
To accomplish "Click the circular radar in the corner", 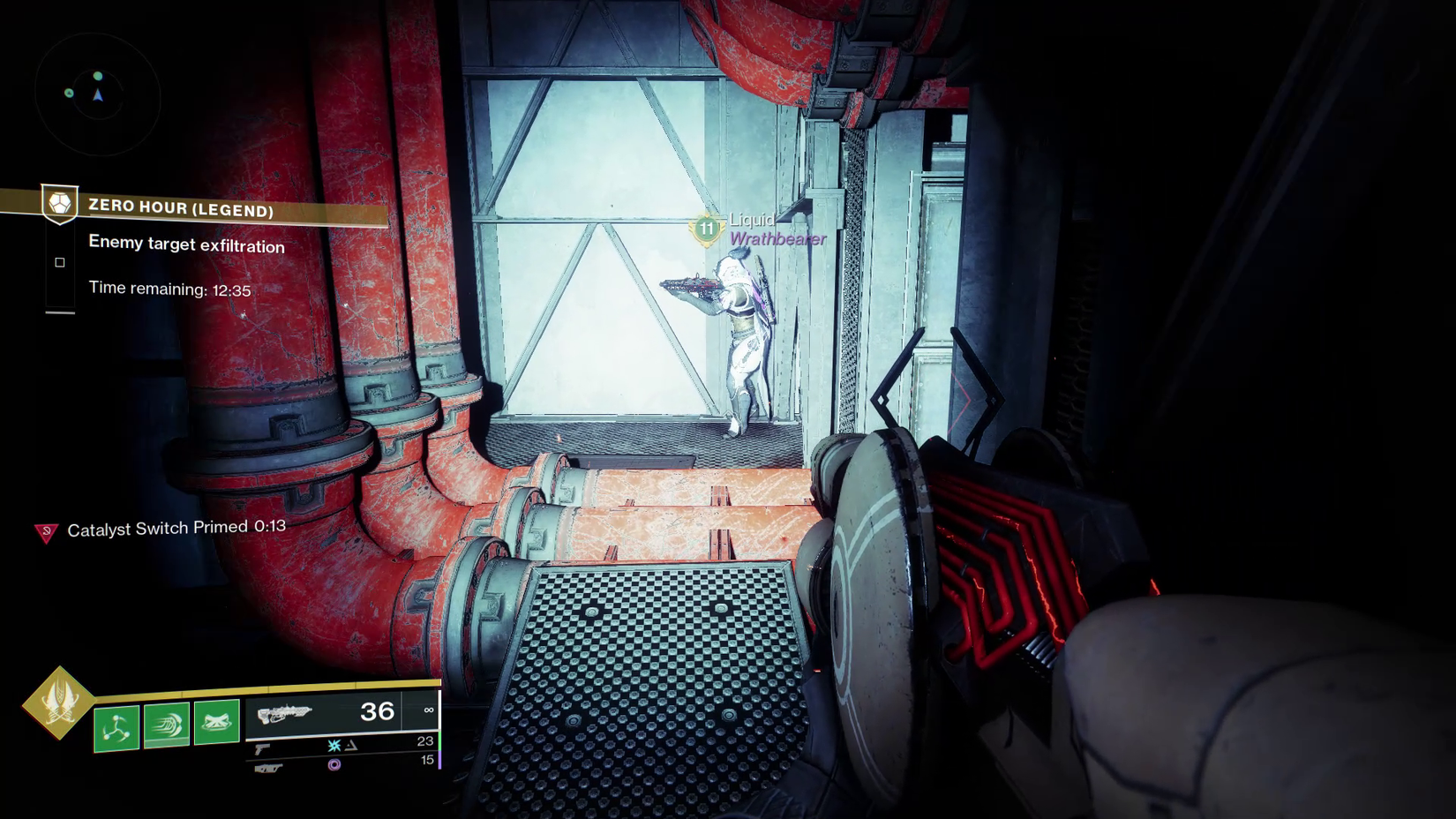I will [97, 94].
